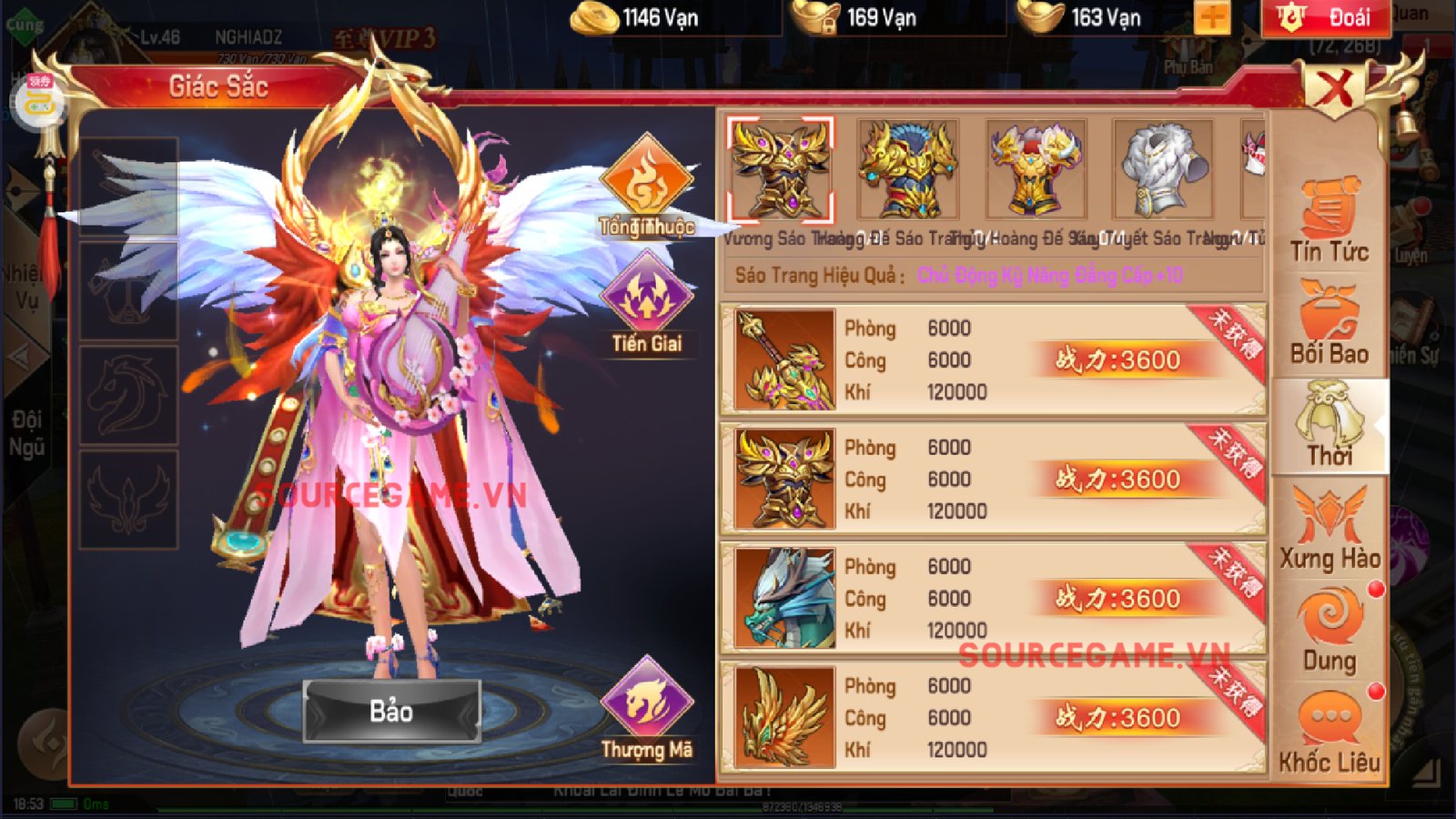The height and width of the screenshot is (819, 1456).
Task: Pick the red and gold horned armor set
Action: pyautogui.click(x=1035, y=170)
